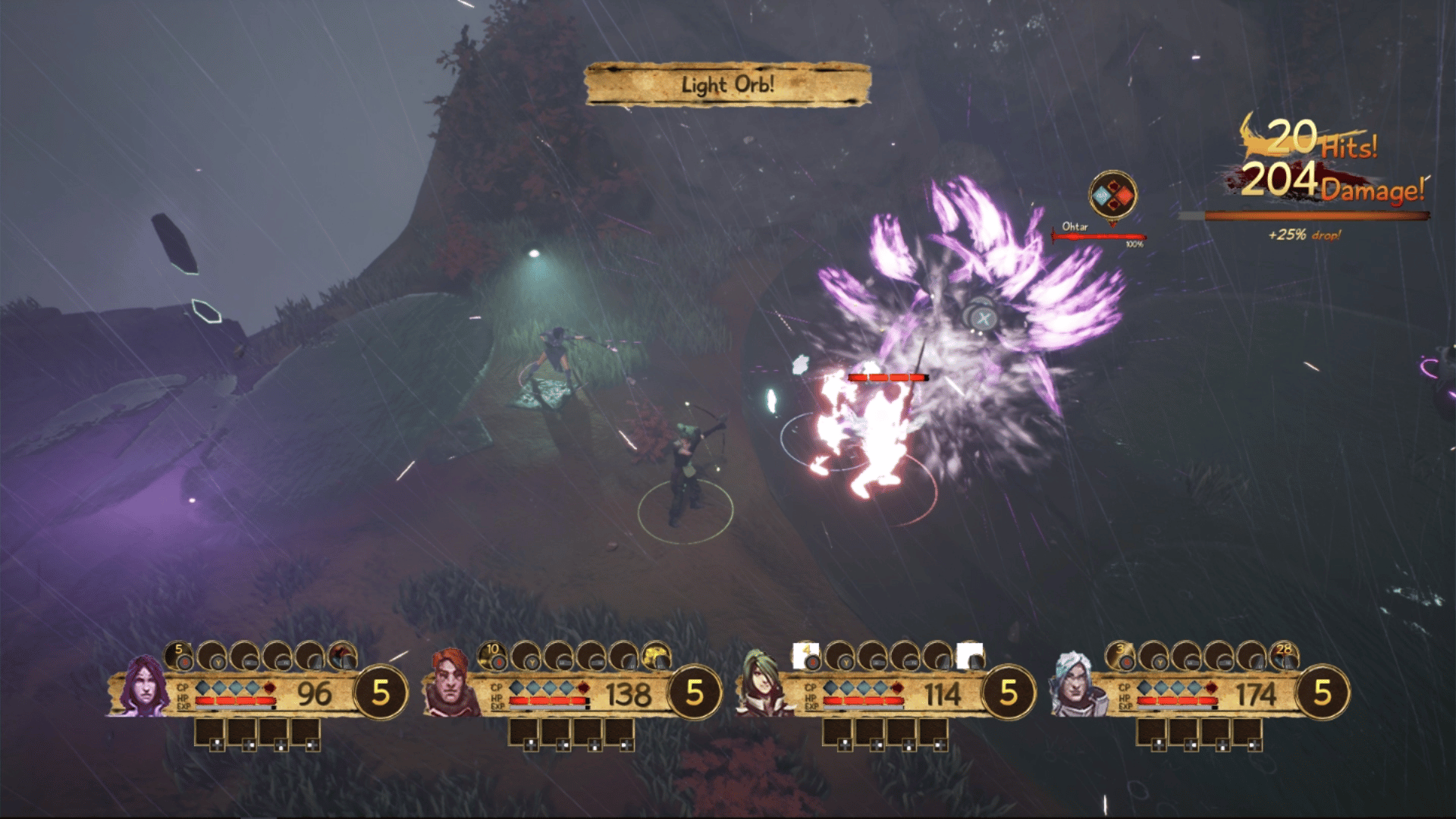The image size is (1456, 819).
Task: Select the green-haired woman's portrait
Action: (763, 686)
